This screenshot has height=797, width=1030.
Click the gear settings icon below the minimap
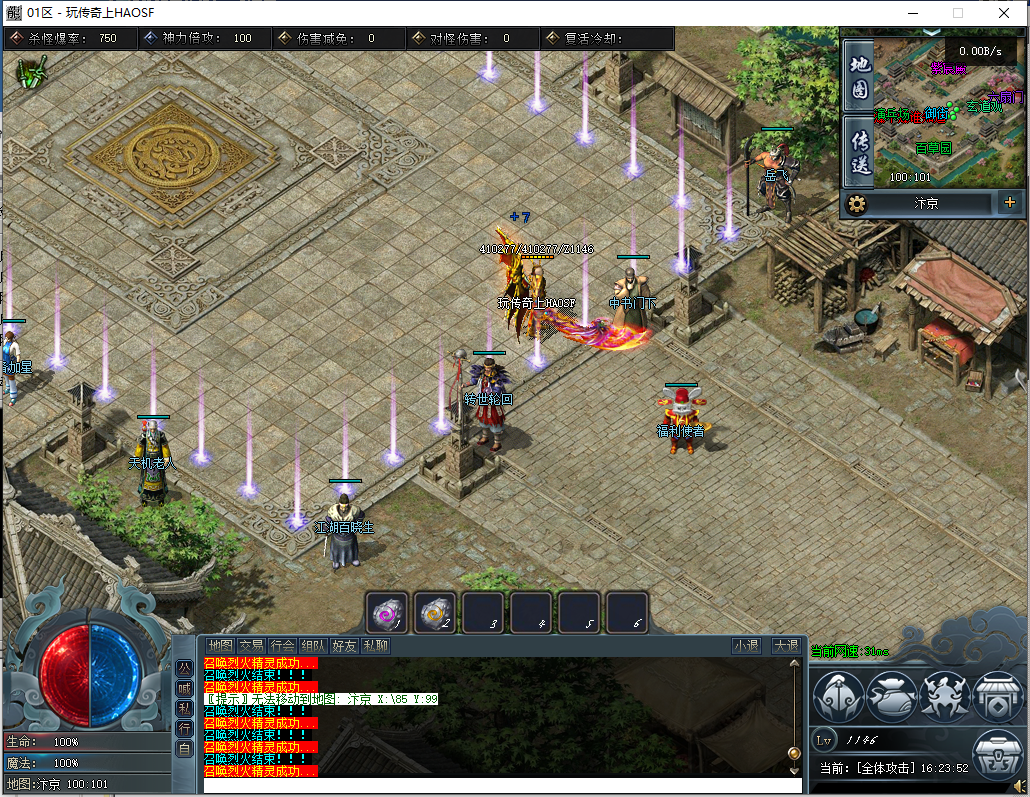tap(856, 204)
